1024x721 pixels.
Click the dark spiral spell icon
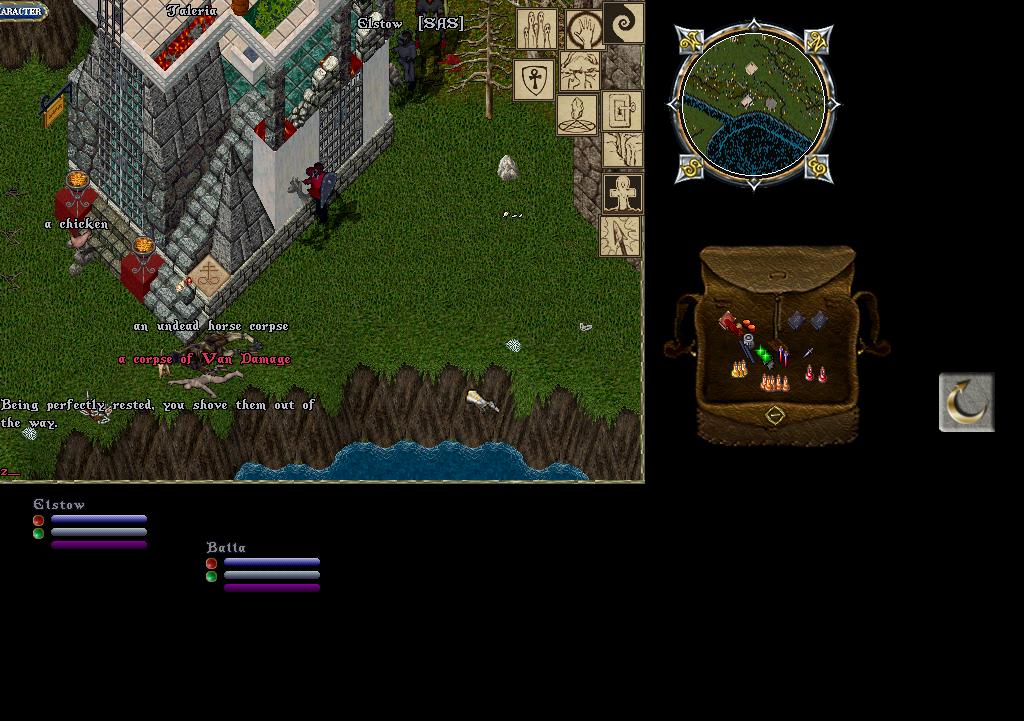624,23
